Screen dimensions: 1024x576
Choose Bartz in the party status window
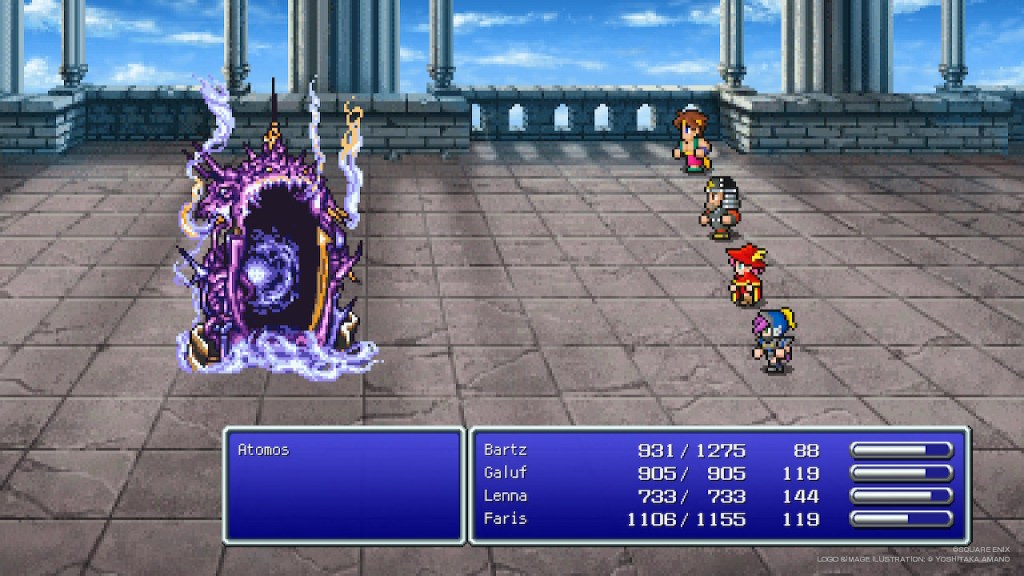(x=505, y=450)
